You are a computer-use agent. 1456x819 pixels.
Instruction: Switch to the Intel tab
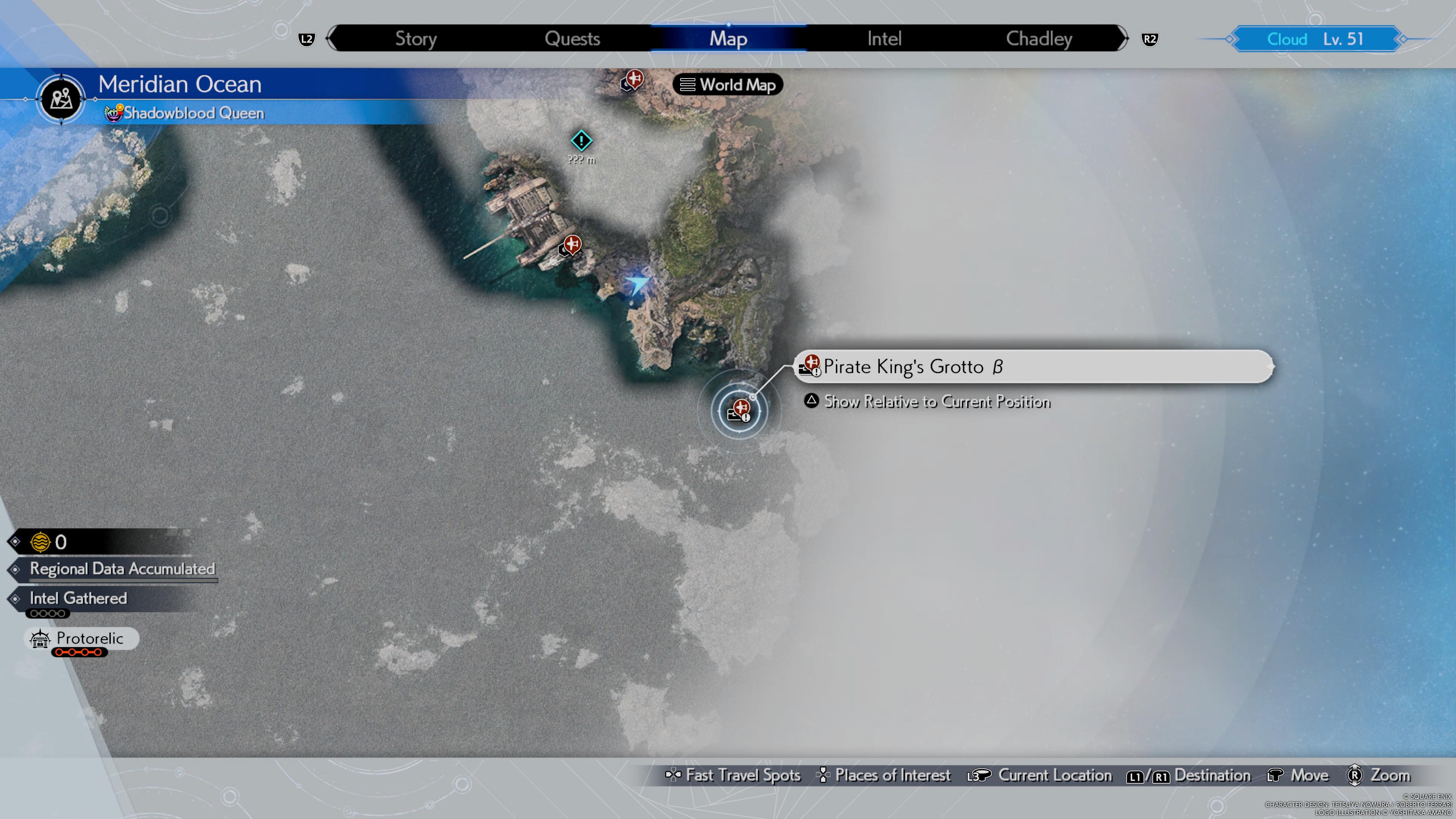pyautogui.click(x=884, y=38)
